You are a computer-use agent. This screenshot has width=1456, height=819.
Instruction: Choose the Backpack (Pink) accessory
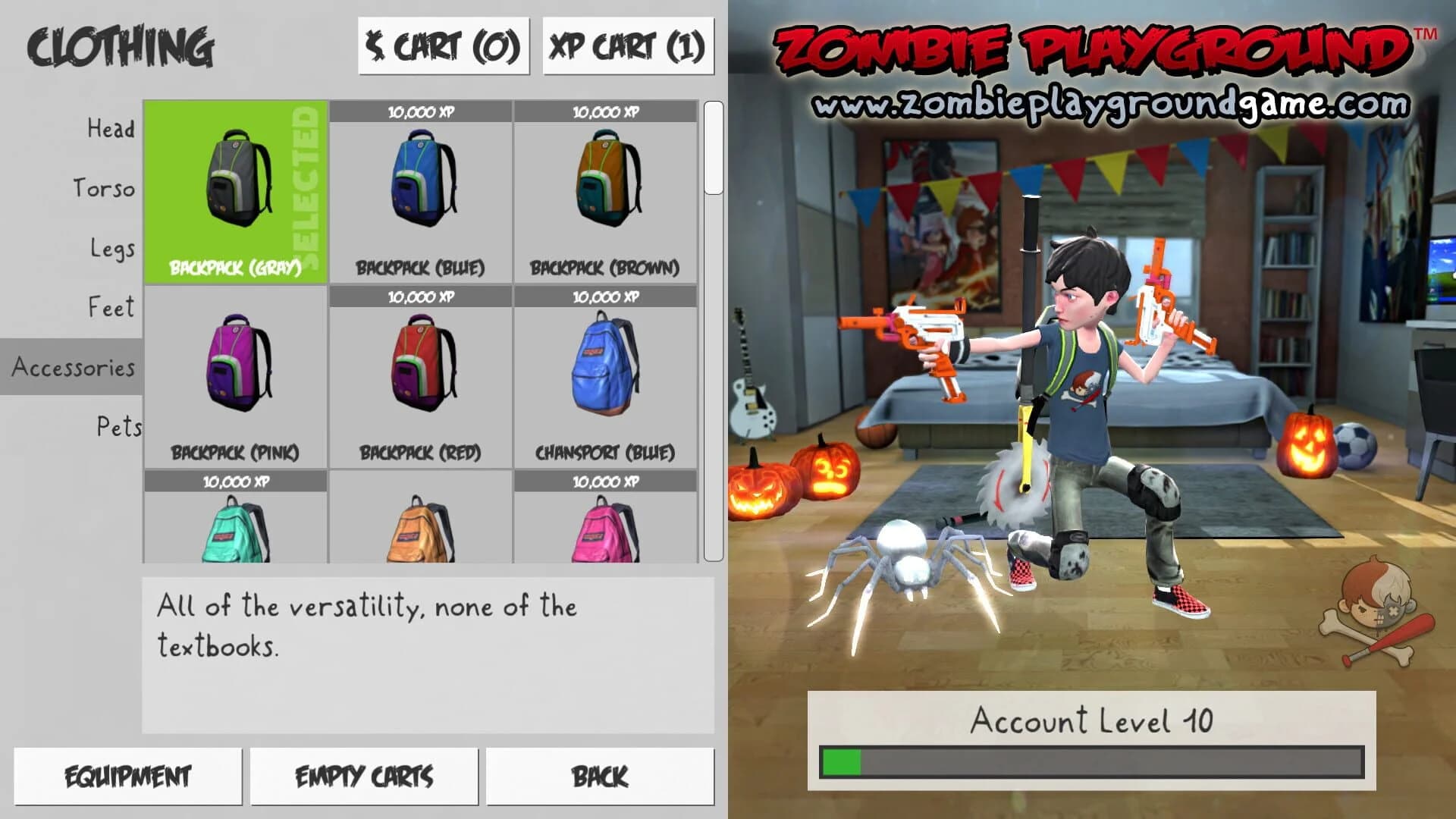click(x=235, y=372)
